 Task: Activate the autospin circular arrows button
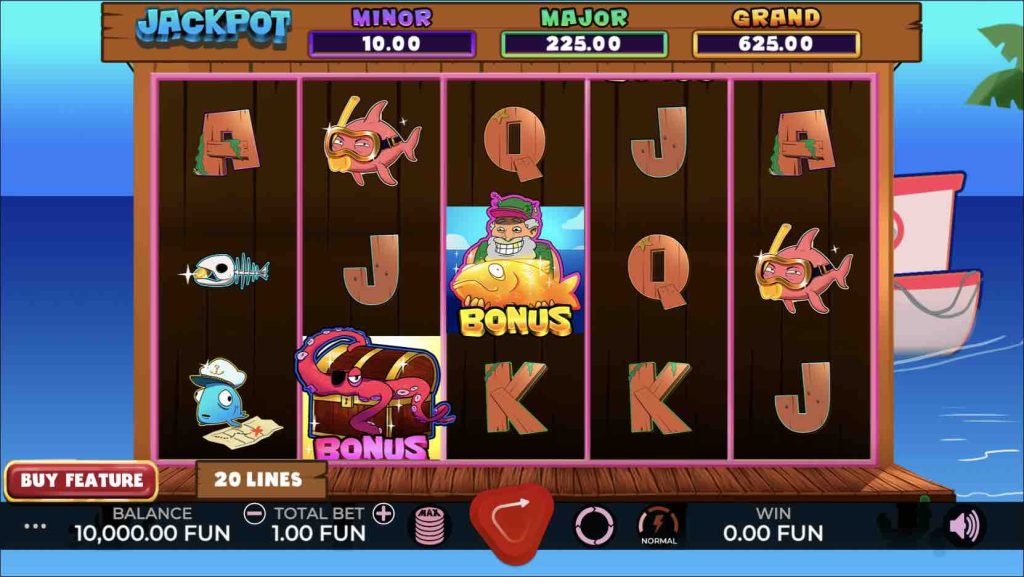point(594,525)
